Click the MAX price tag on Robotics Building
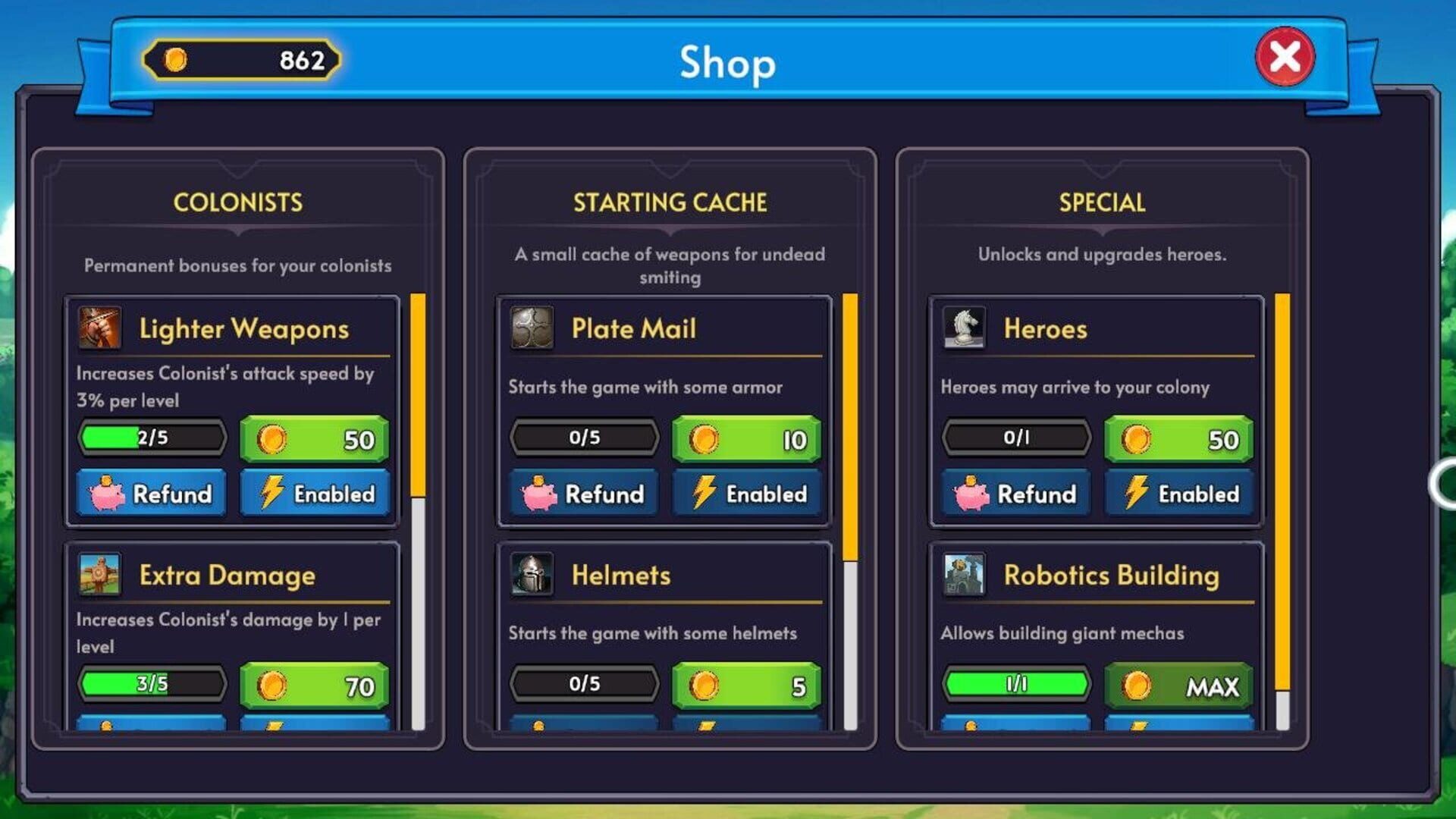1456x819 pixels. (1179, 685)
